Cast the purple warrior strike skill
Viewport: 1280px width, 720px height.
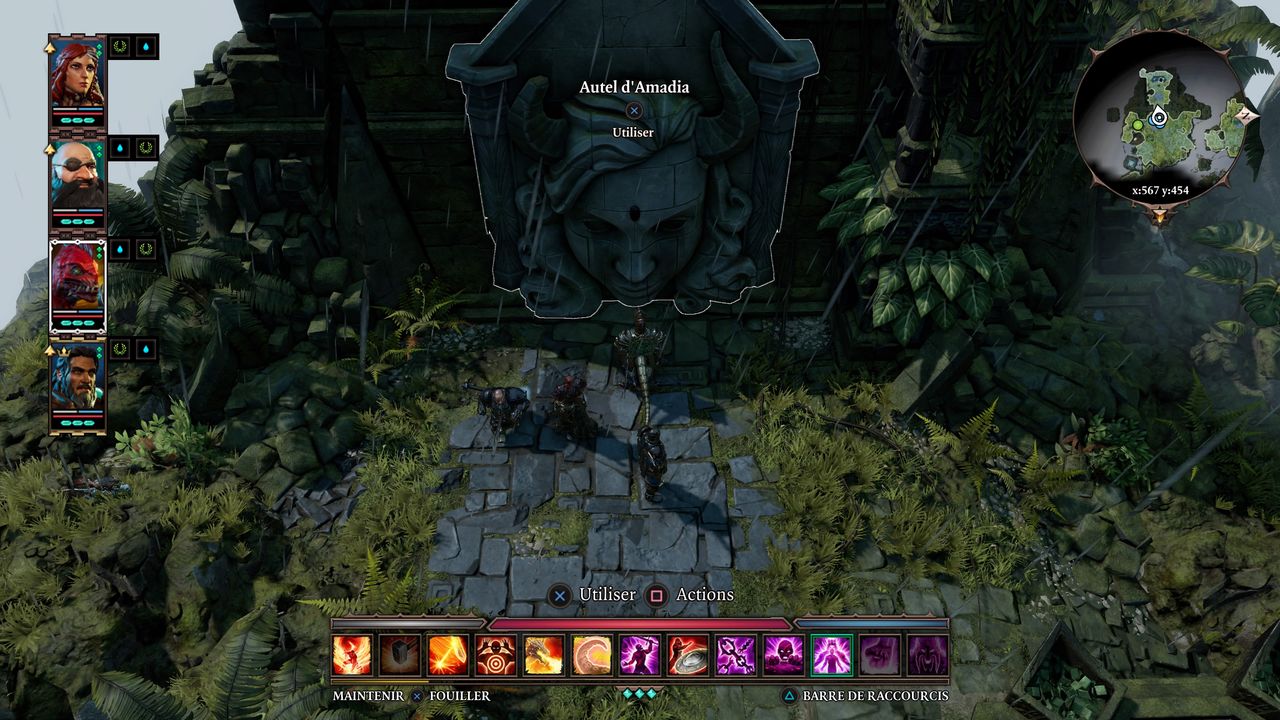[x=640, y=655]
